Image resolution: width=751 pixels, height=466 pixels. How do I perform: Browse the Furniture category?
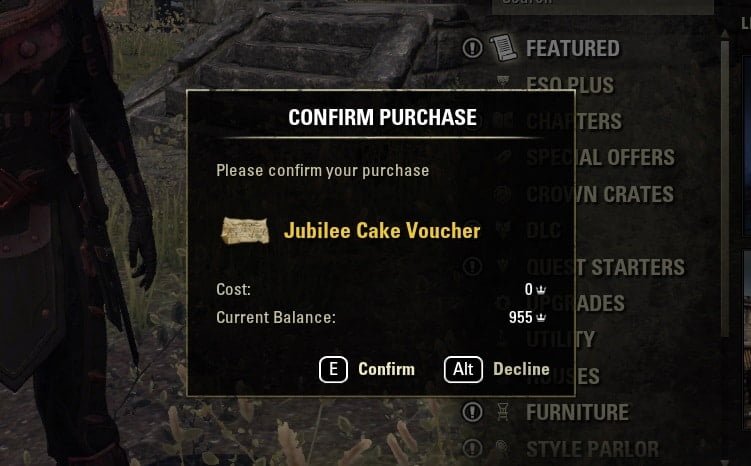click(577, 412)
